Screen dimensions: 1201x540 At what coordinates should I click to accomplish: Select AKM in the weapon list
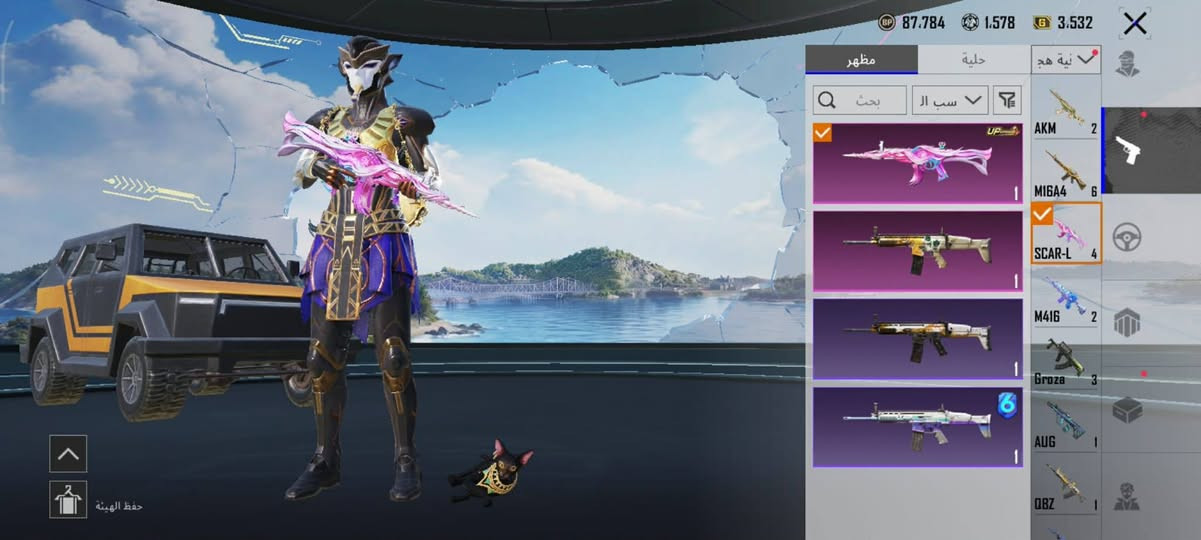[x=1065, y=112]
